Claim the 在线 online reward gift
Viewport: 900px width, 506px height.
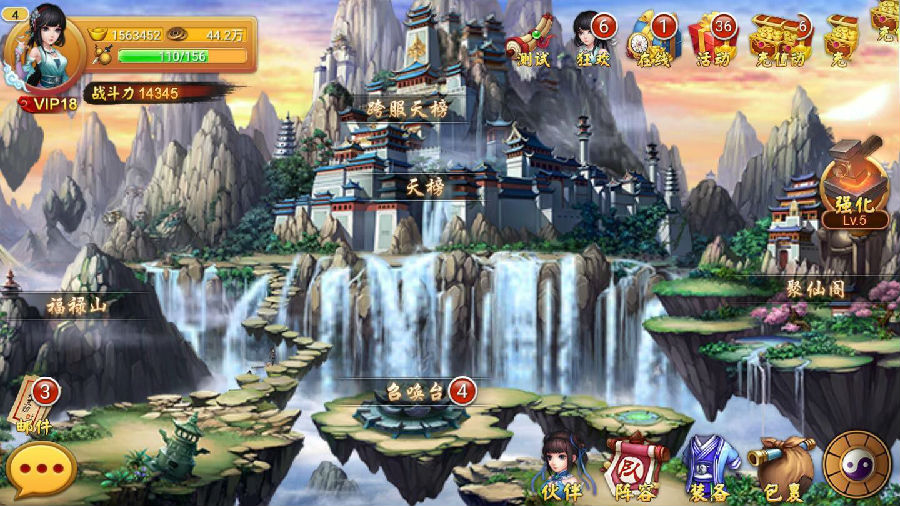652,40
